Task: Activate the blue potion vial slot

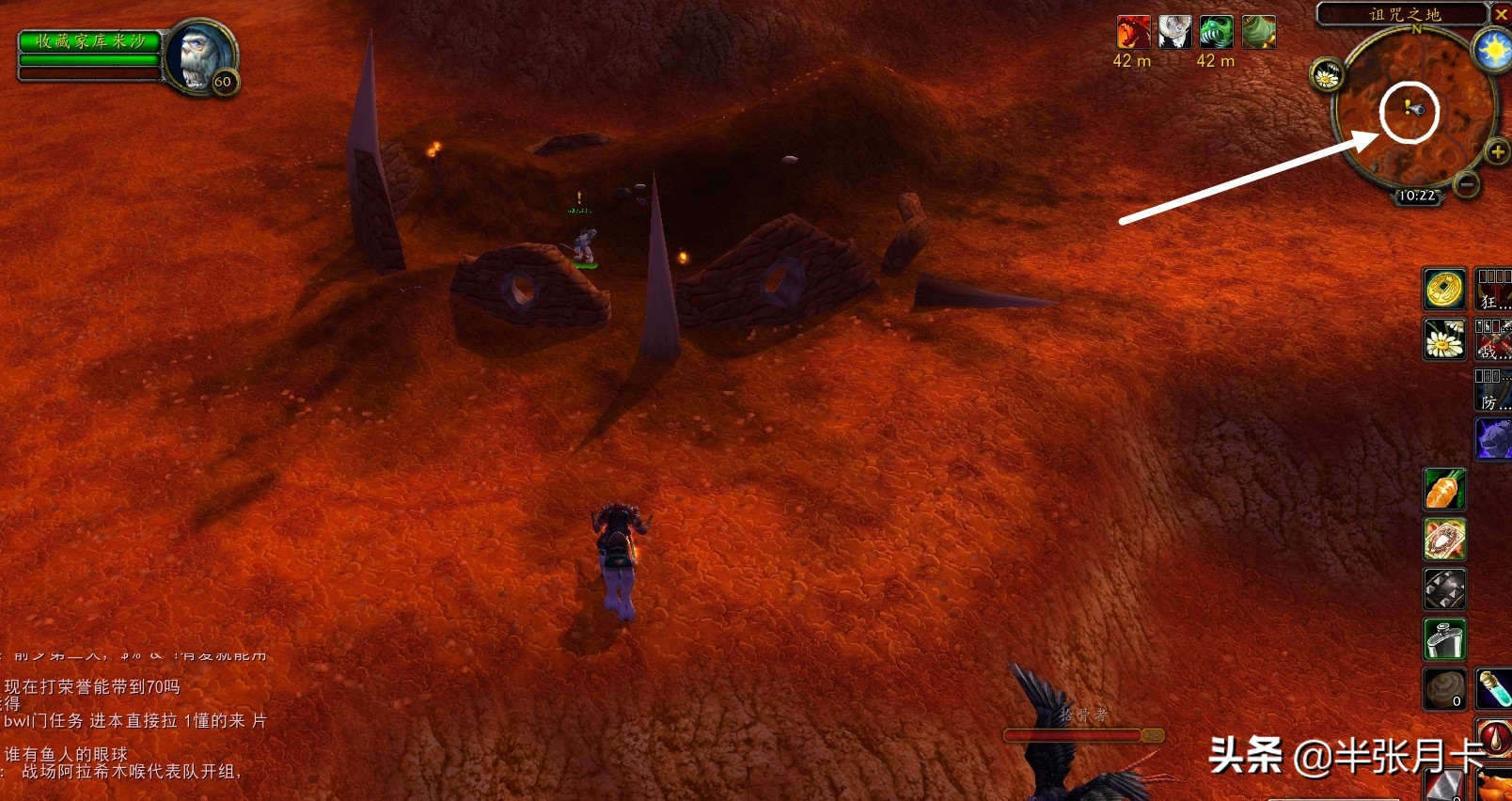Action: click(x=1494, y=689)
